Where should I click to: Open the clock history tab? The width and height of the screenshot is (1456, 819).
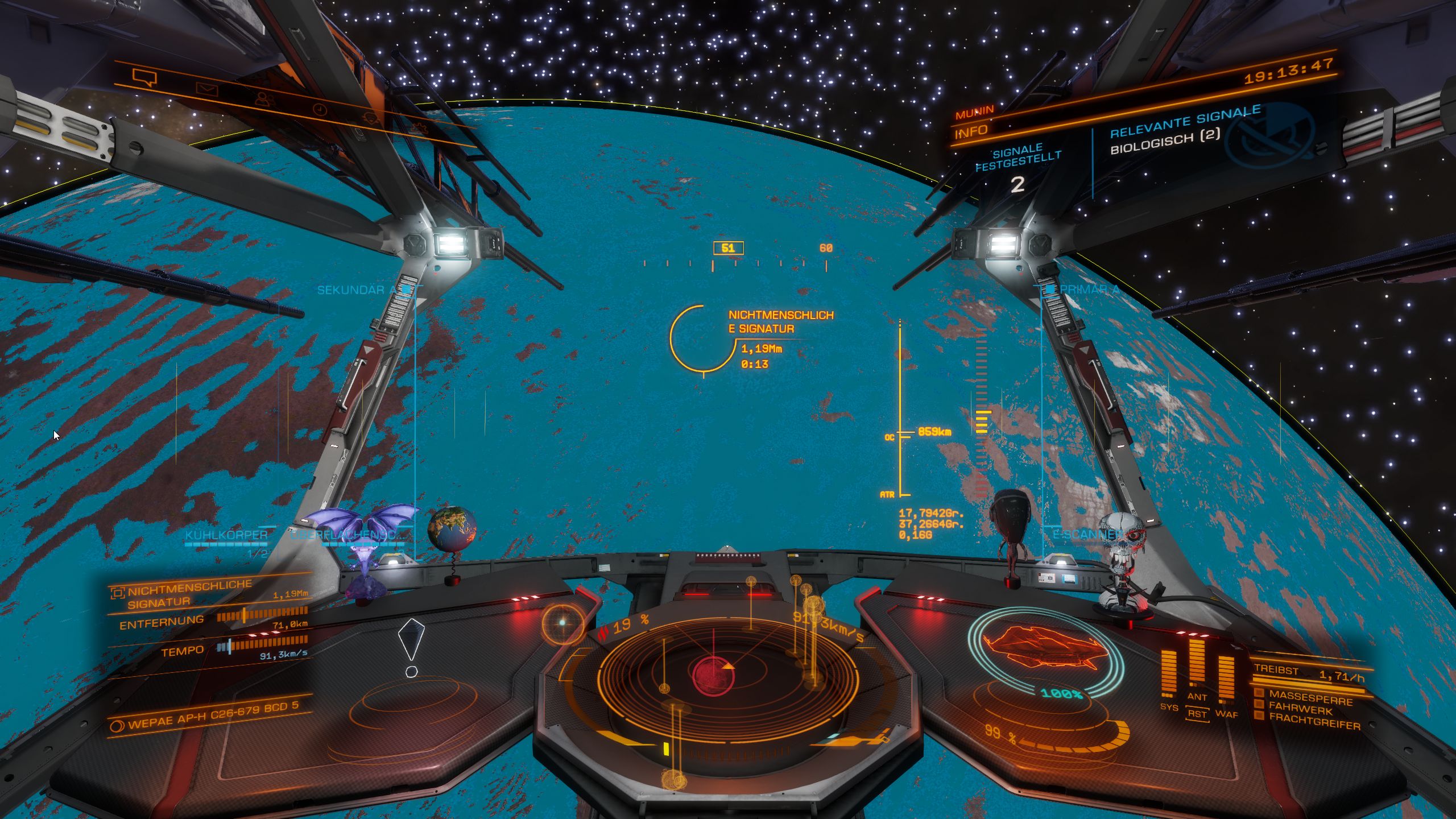320,109
